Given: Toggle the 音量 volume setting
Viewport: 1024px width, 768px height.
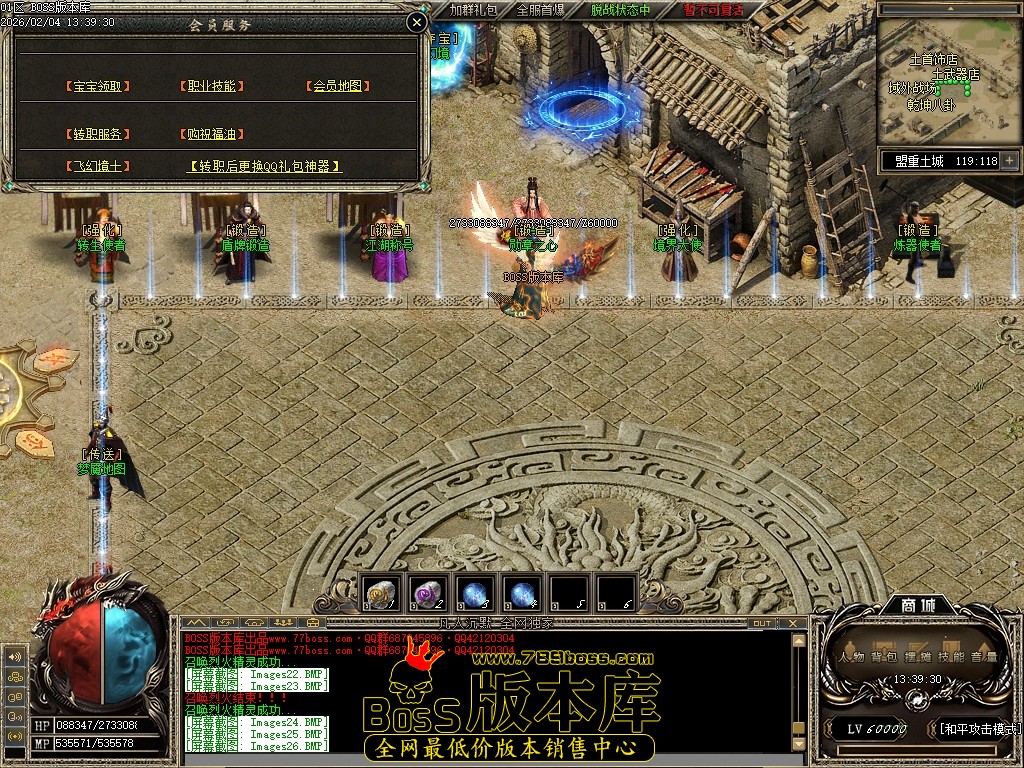Looking at the screenshot, I should [984, 657].
